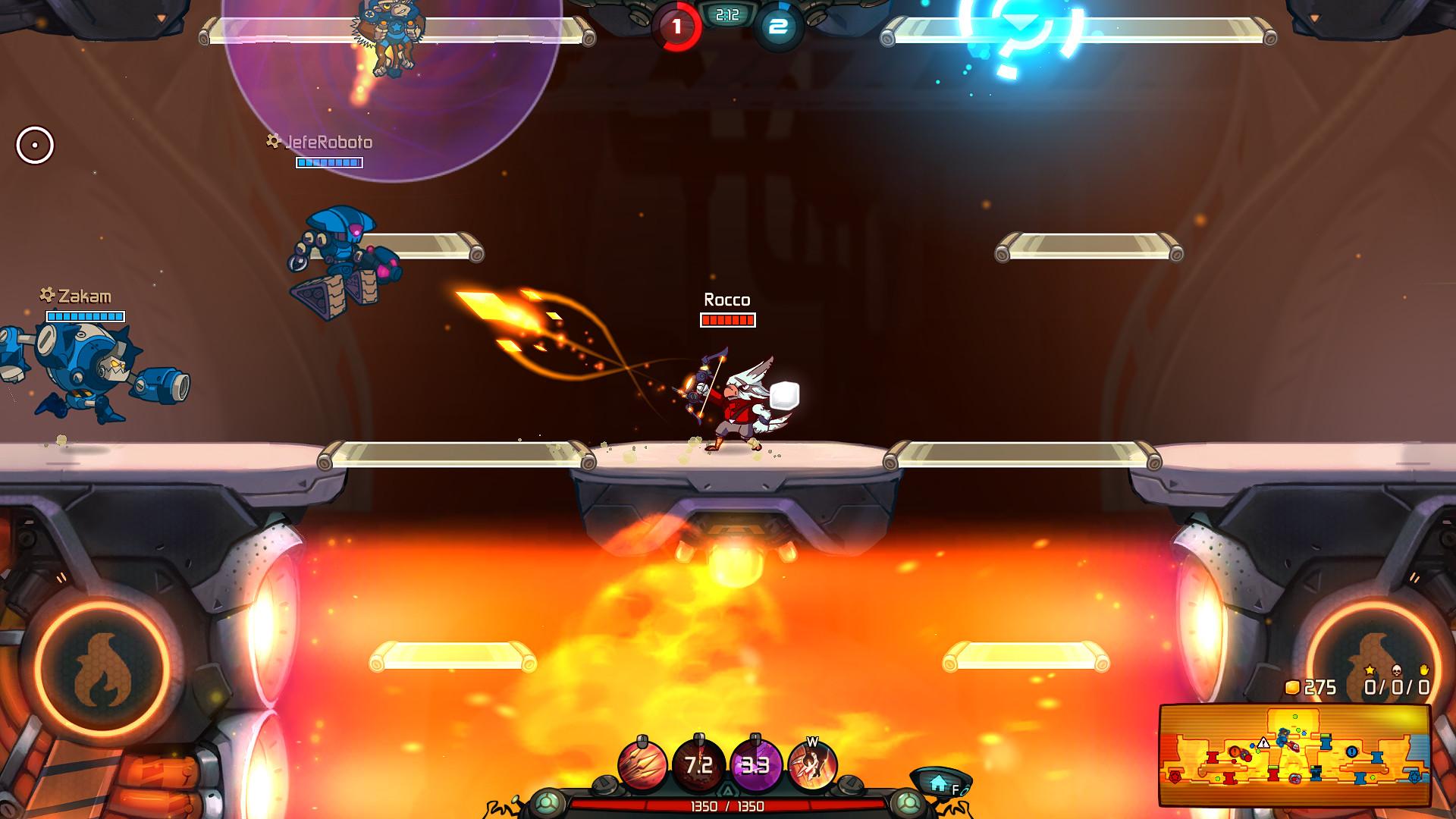Select the skull kill-counter icon
The height and width of the screenshot is (819, 1456).
(1396, 670)
